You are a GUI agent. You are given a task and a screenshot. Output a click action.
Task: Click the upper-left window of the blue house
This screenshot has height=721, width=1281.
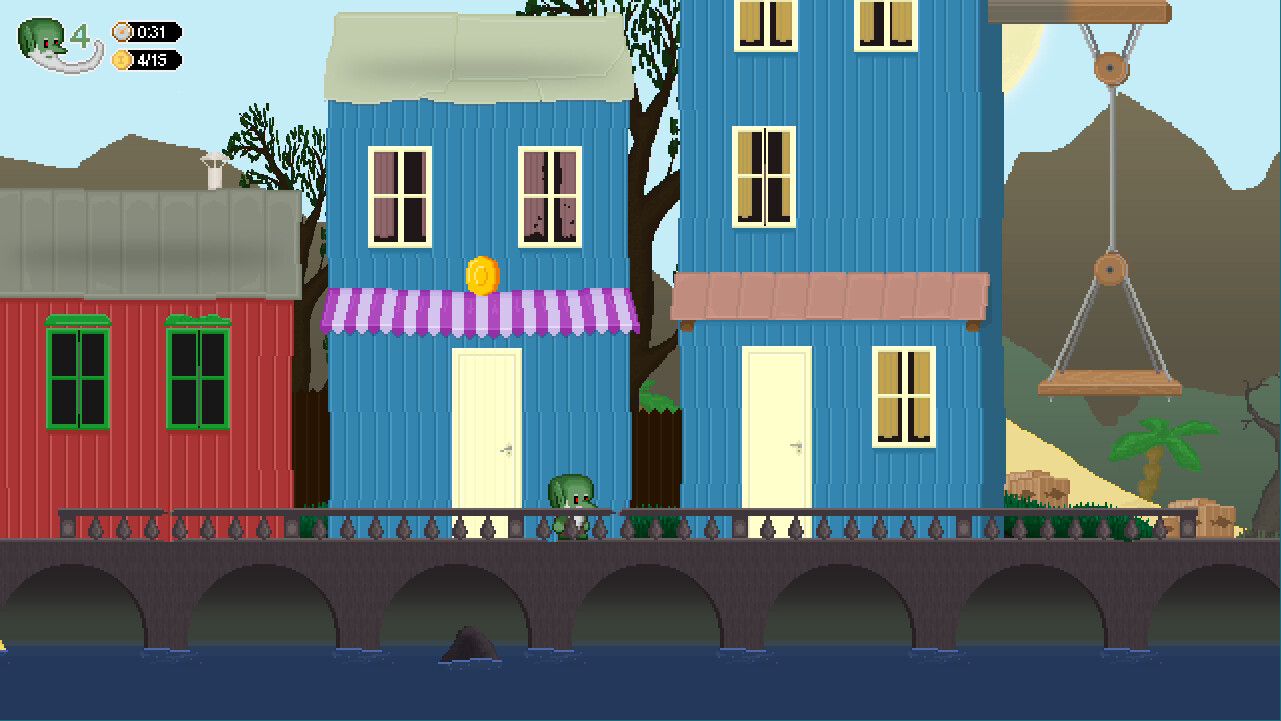click(x=399, y=196)
